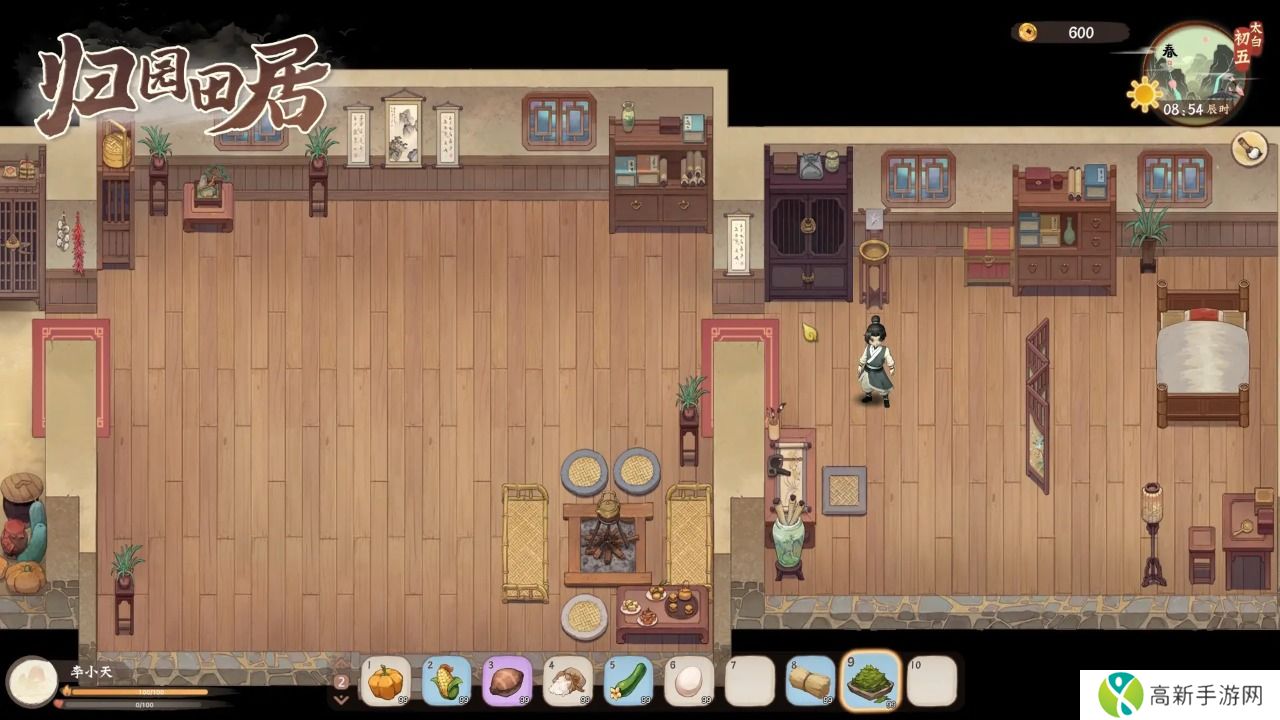
Task: Open the brush icon button
Action: [1249, 149]
